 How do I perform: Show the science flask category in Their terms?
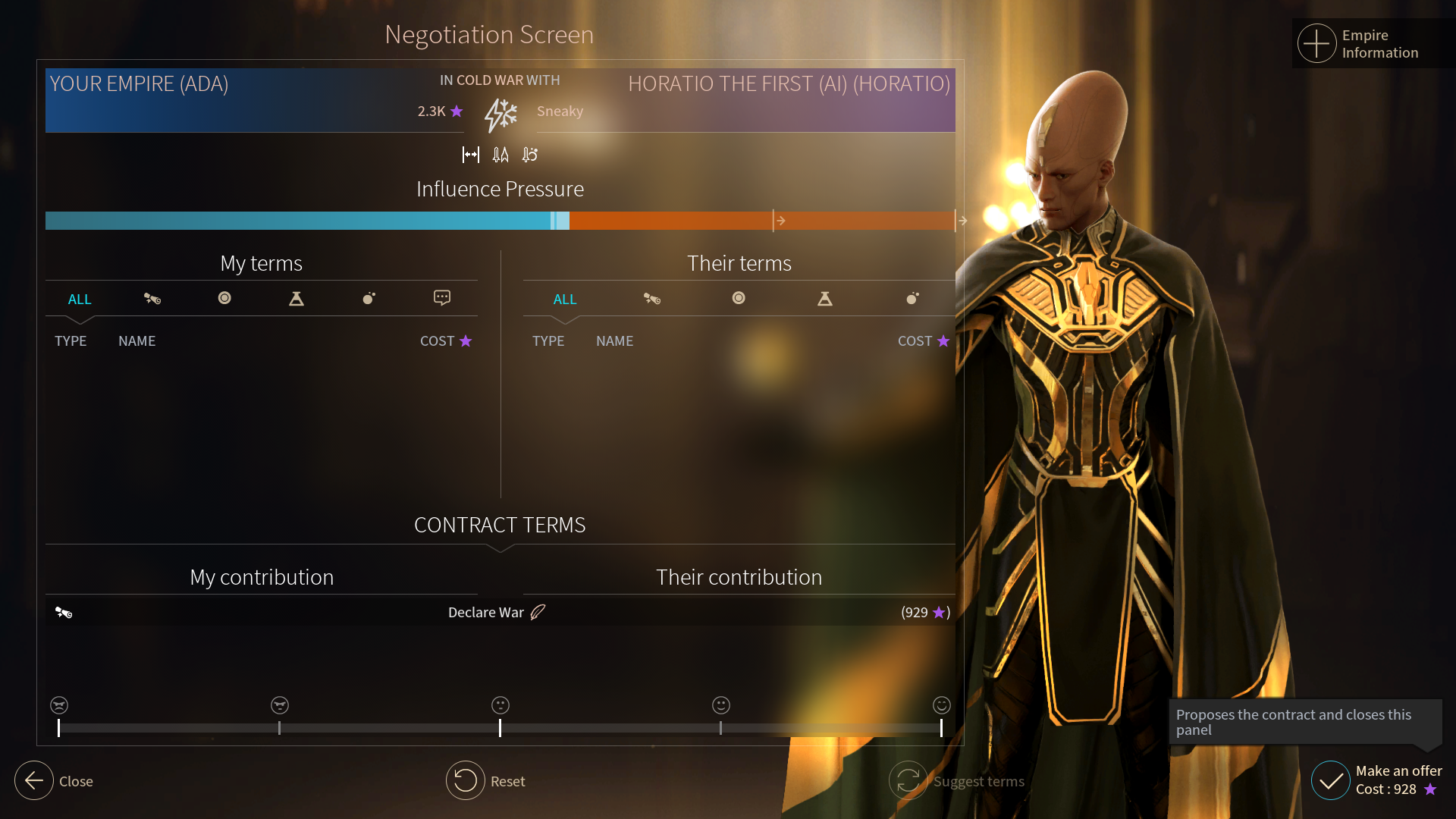pos(825,299)
